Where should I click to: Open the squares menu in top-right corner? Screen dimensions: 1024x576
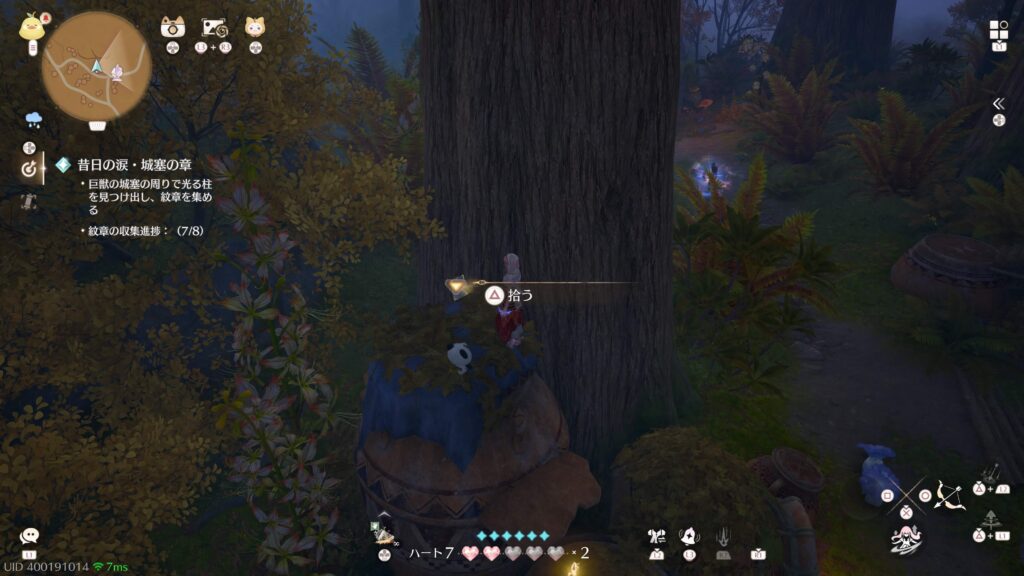(x=999, y=30)
